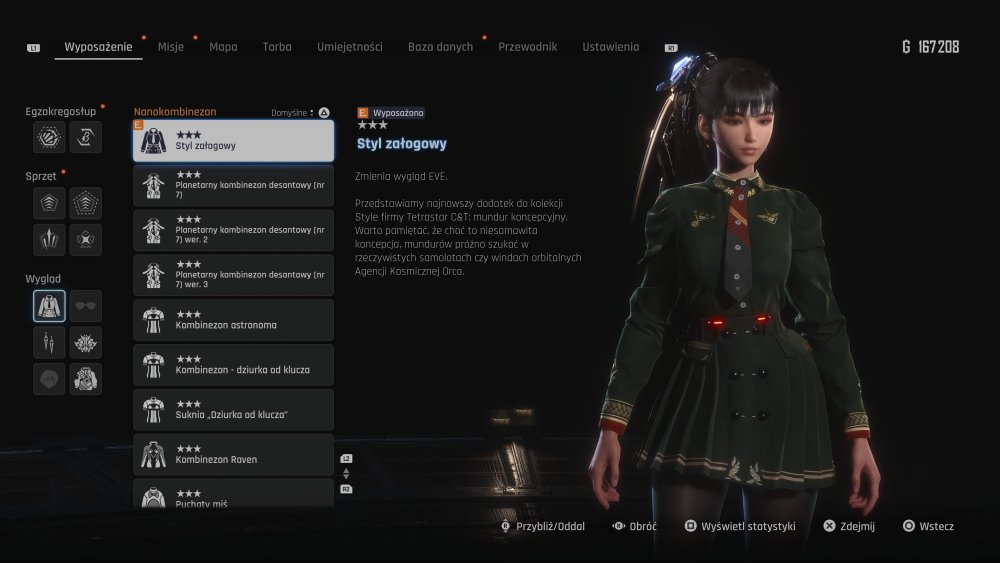Select the Styl załogowy outfit
The height and width of the screenshot is (563, 1000).
coord(233,141)
